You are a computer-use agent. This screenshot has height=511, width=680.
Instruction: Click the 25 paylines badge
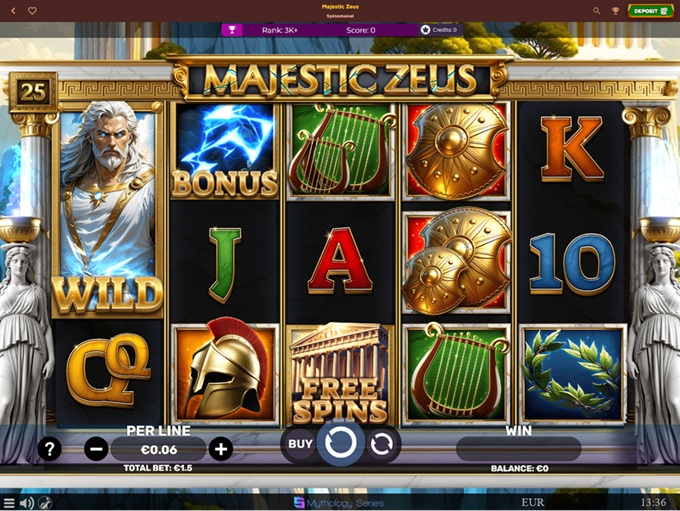click(33, 91)
